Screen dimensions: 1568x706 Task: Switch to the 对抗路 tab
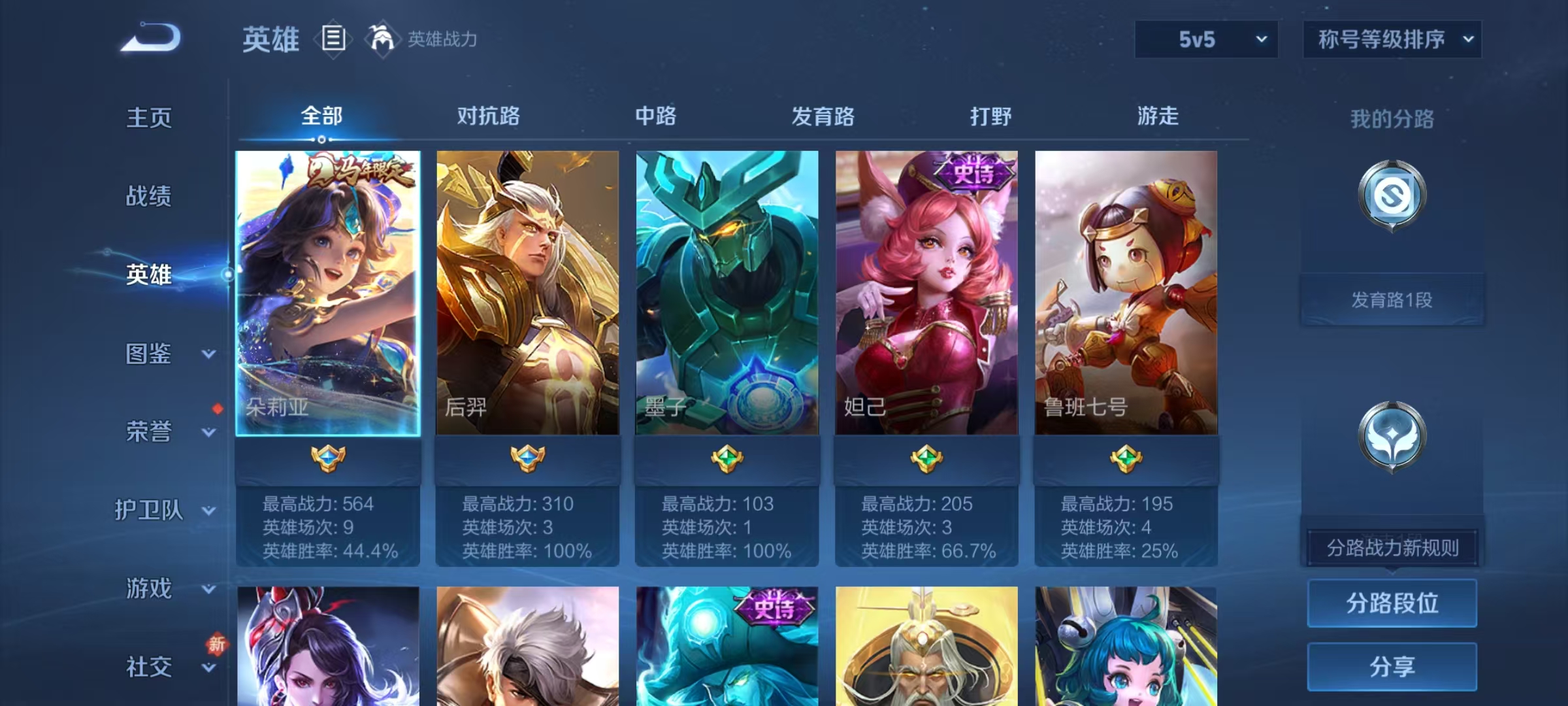(x=488, y=116)
